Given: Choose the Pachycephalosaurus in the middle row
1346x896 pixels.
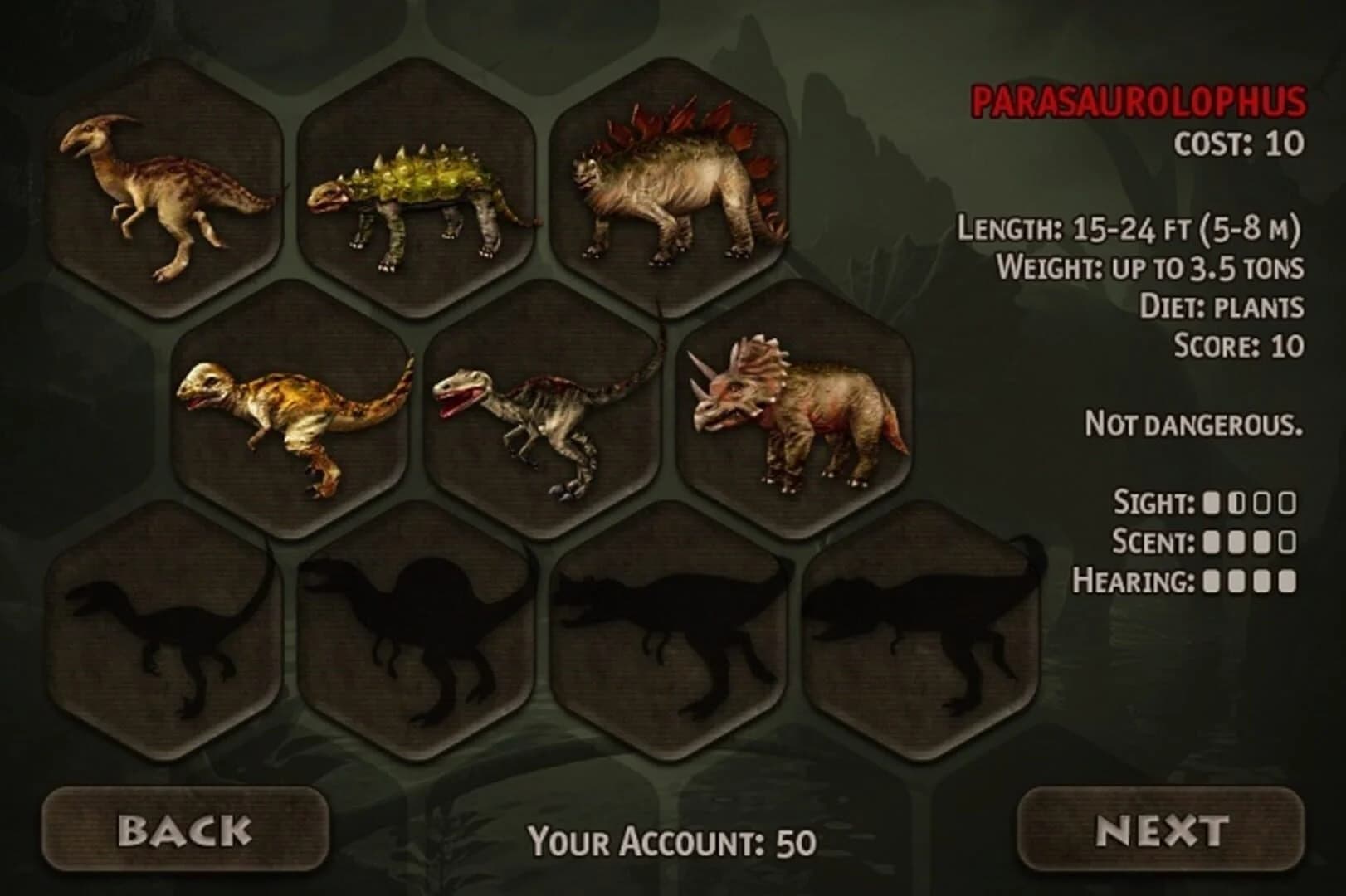Looking at the screenshot, I should tap(290, 411).
